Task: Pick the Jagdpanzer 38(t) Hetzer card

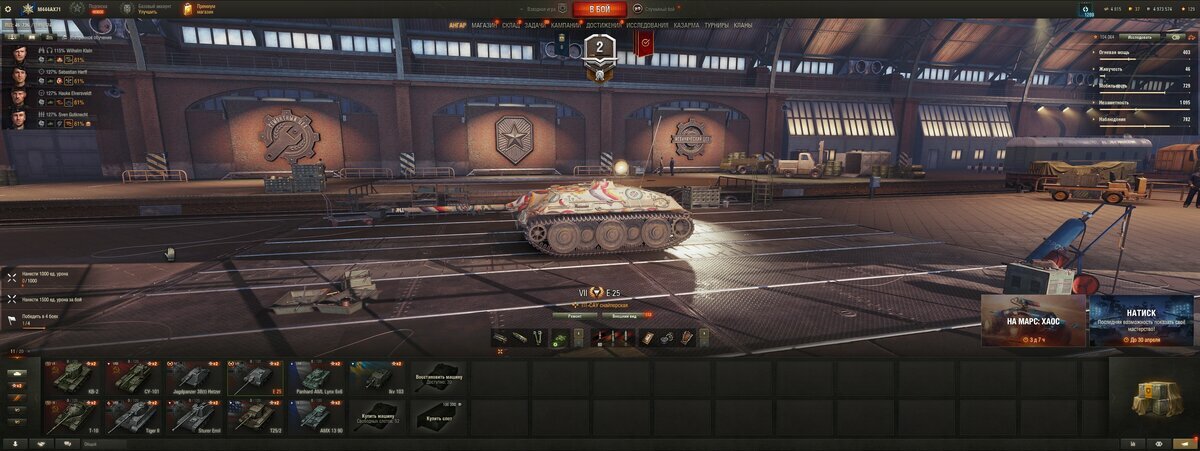Action: (194, 377)
